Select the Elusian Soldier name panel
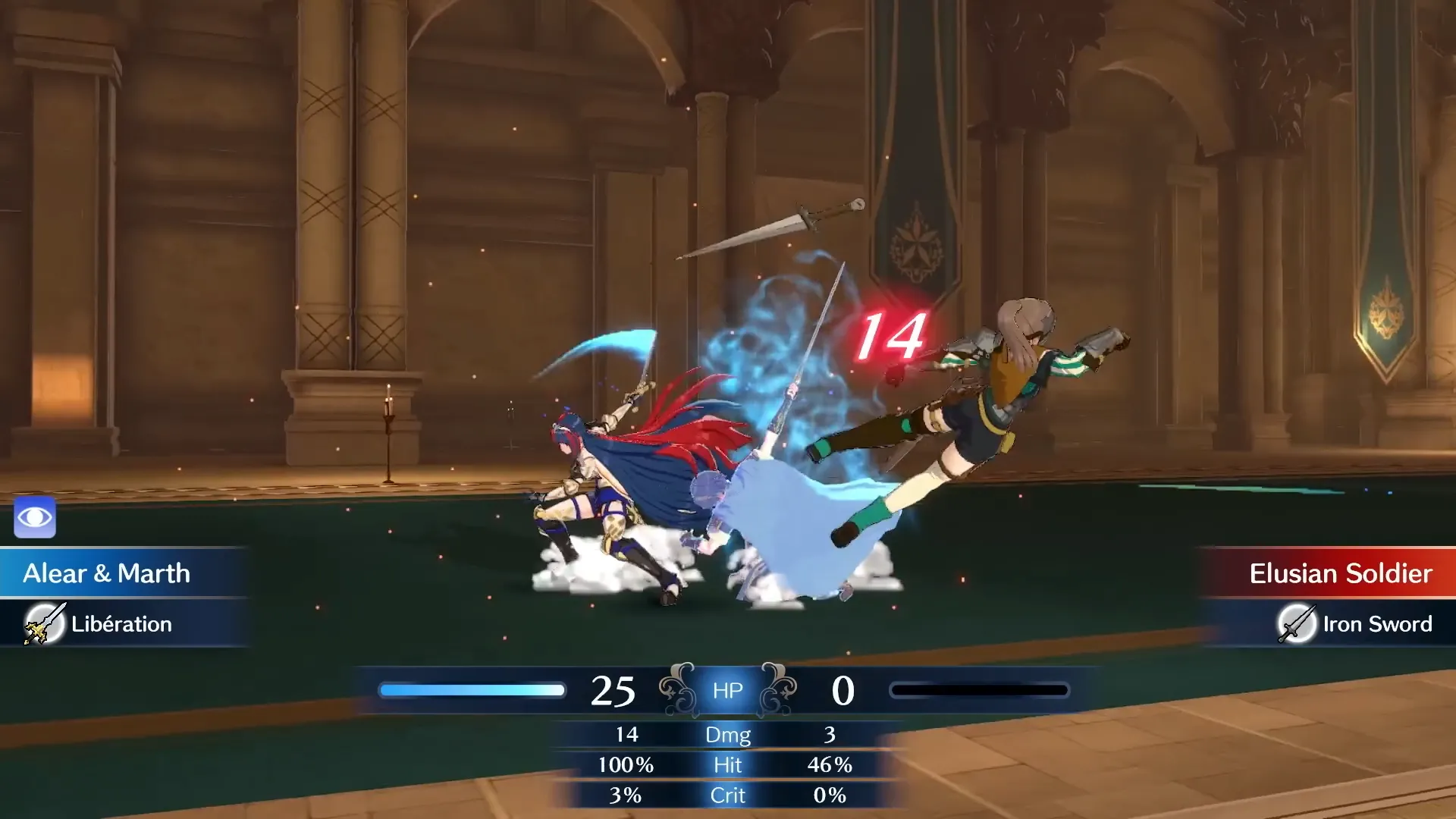Screen dimensions: 1456x819 pos(1339,573)
